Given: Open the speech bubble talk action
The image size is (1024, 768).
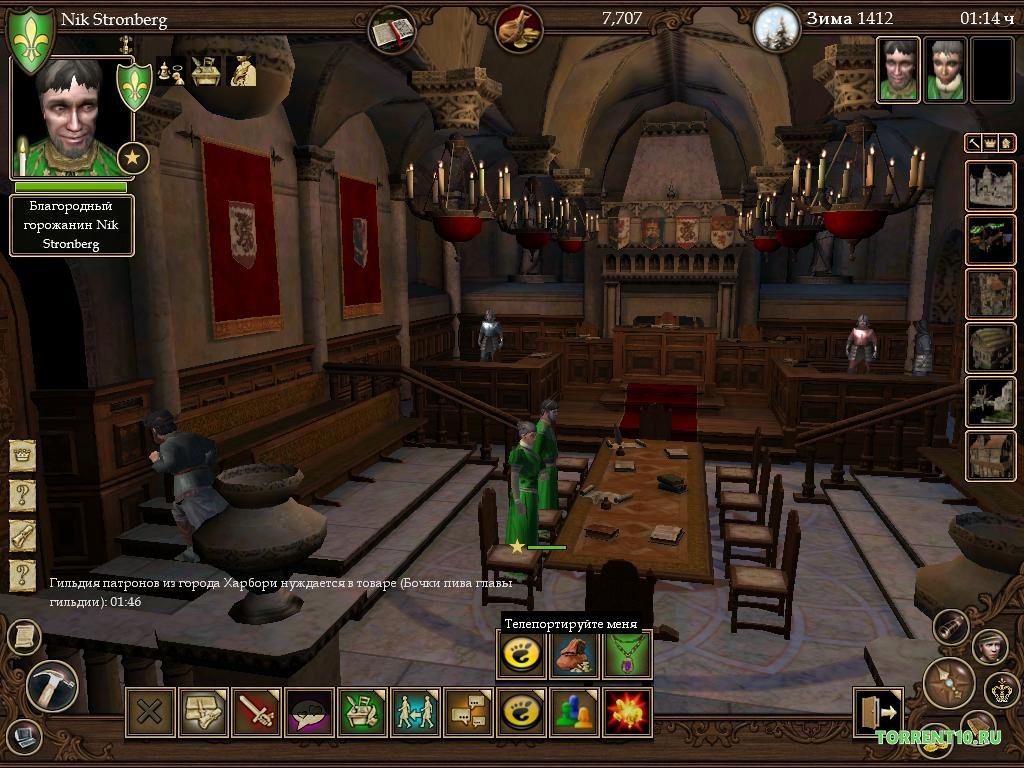Looking at the screenshot, I should point(309,712).
